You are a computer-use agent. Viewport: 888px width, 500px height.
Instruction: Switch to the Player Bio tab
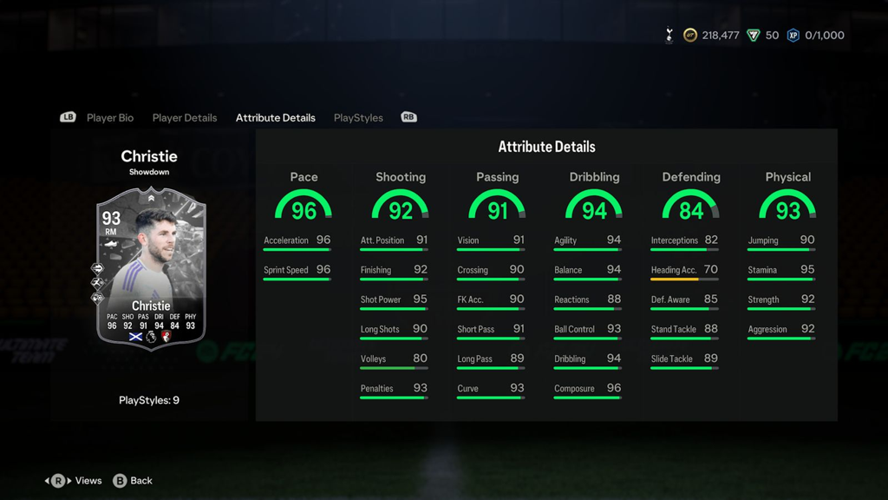[x=110, y=118]
